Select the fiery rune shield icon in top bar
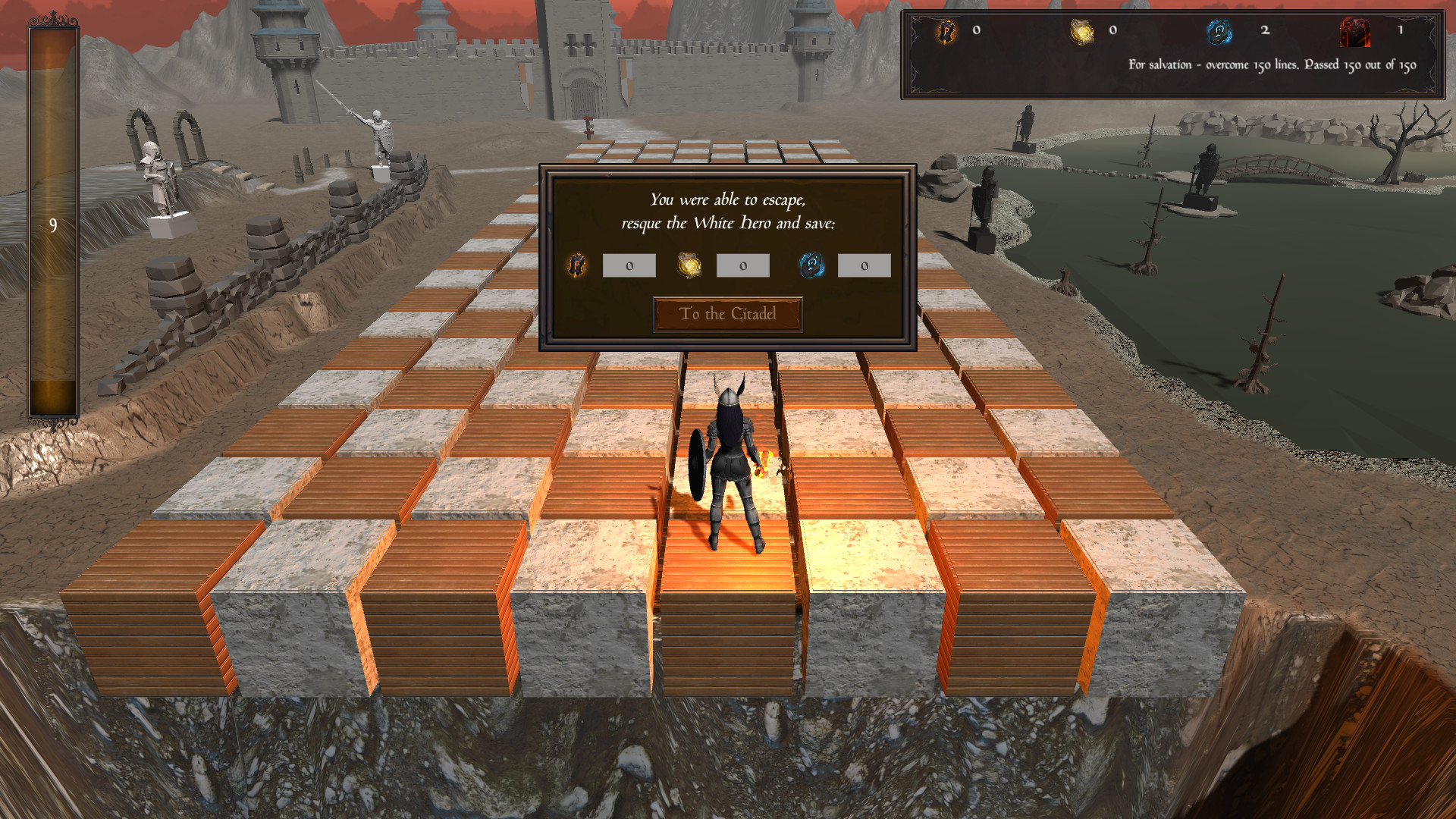This screenshot has height=819, width=1456. [946, 32]
